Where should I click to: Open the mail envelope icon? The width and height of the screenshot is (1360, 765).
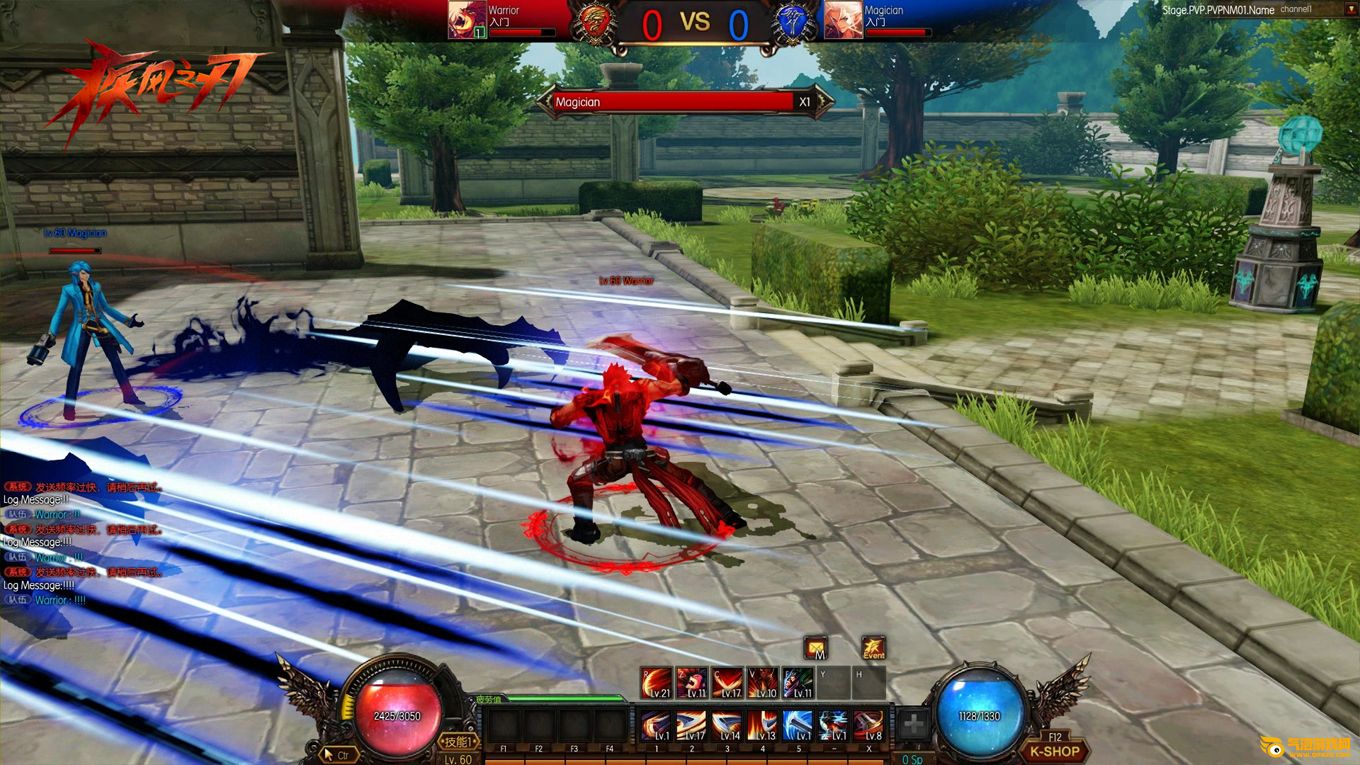(x=816, y=647)
